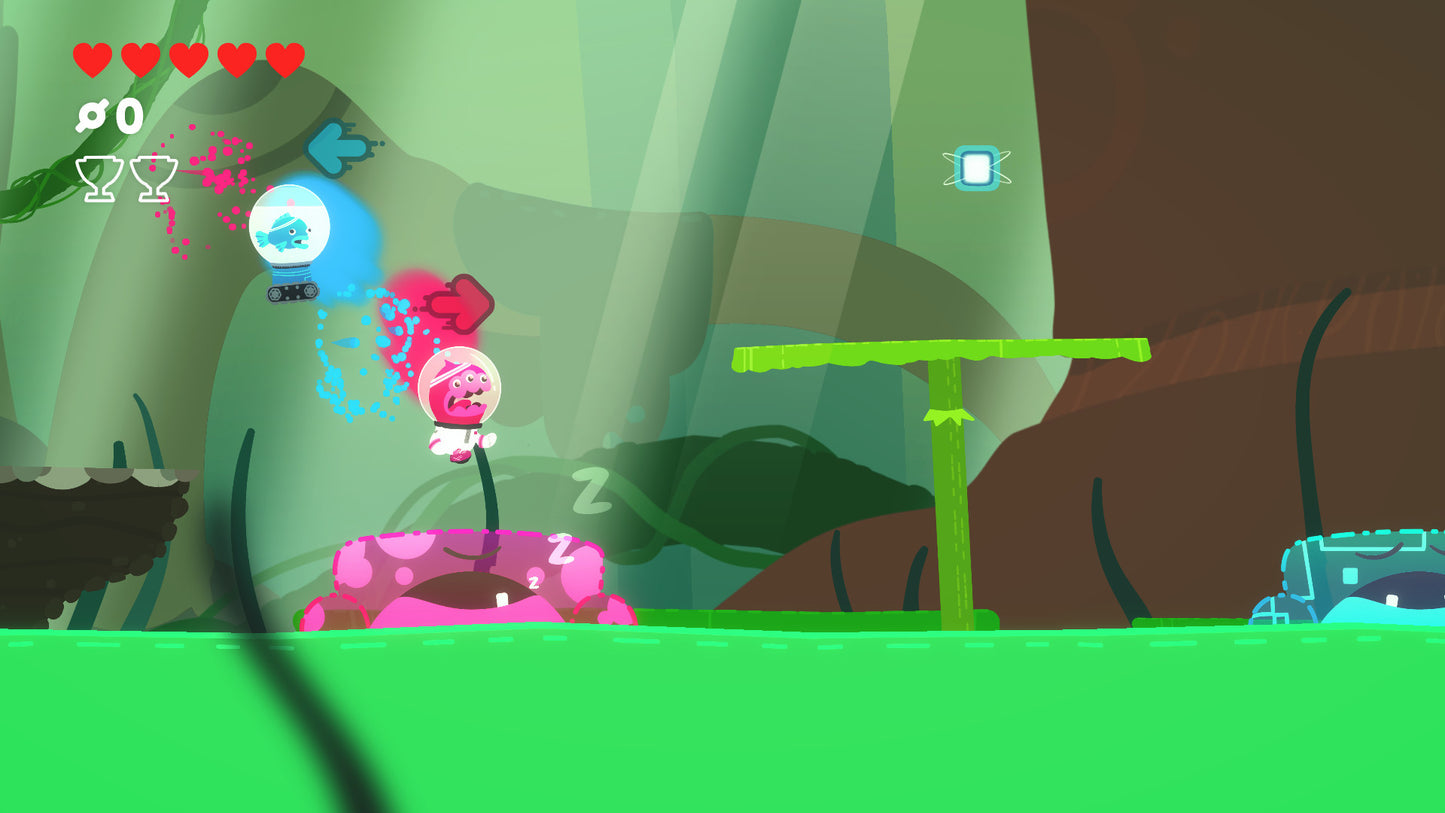Select the crossed-circle orb counter icon
Image resolution: width=1445 pixels, height=813 pixels.
(x=92, y=117)
